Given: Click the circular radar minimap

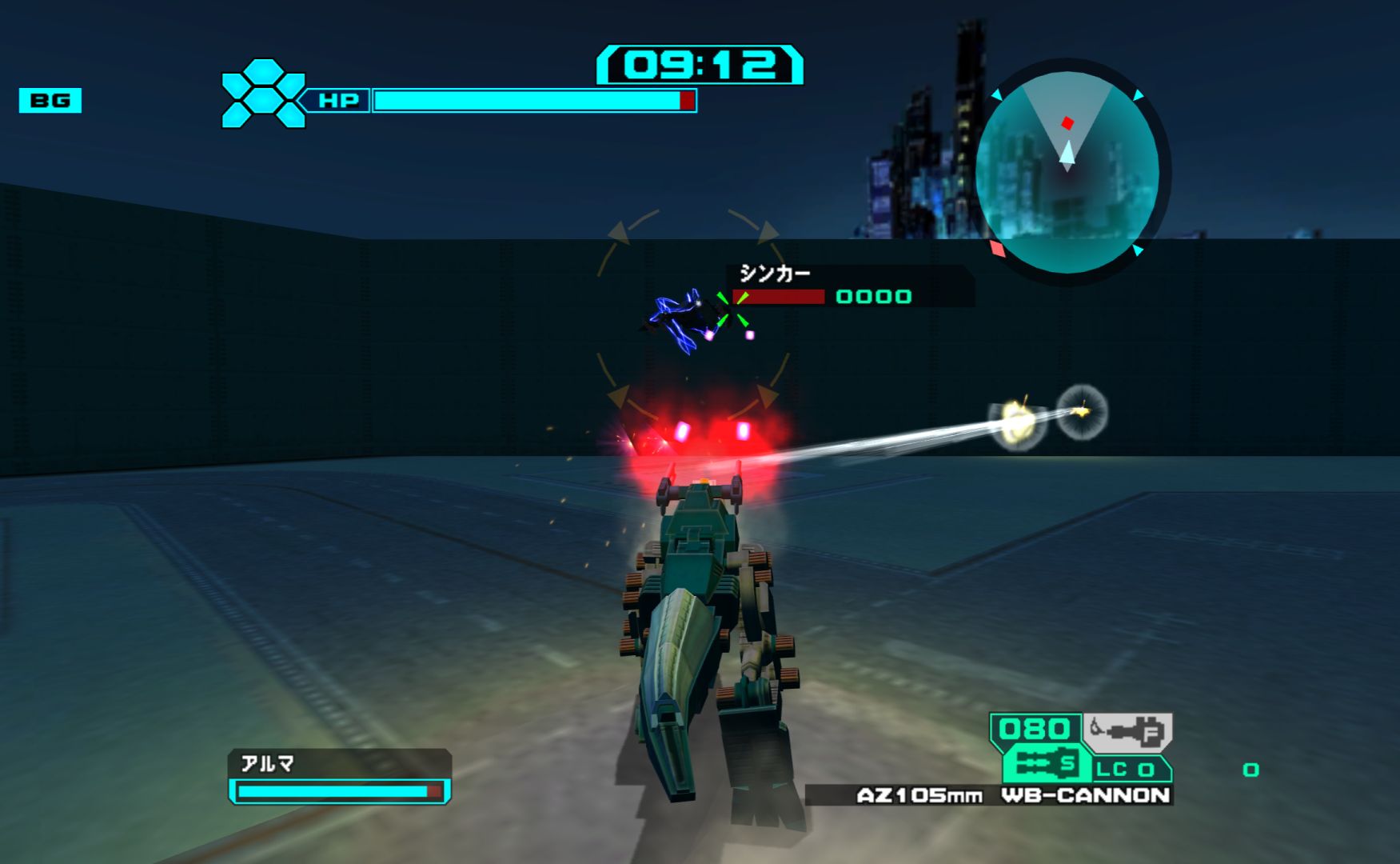Looking at the screenshot, I should point(1068,170).
